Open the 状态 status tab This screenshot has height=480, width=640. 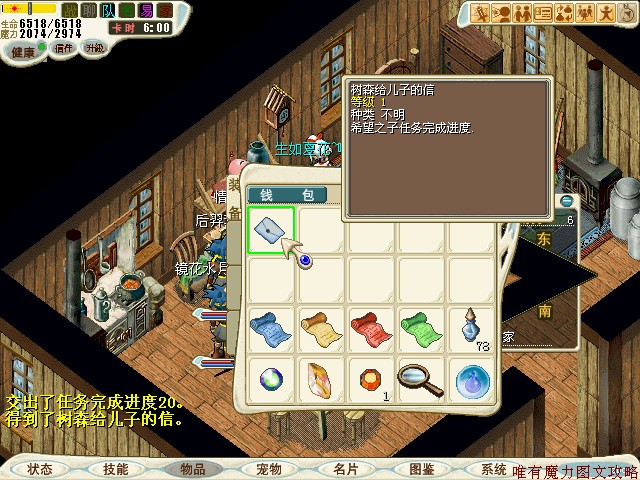(x=40, y=468)
